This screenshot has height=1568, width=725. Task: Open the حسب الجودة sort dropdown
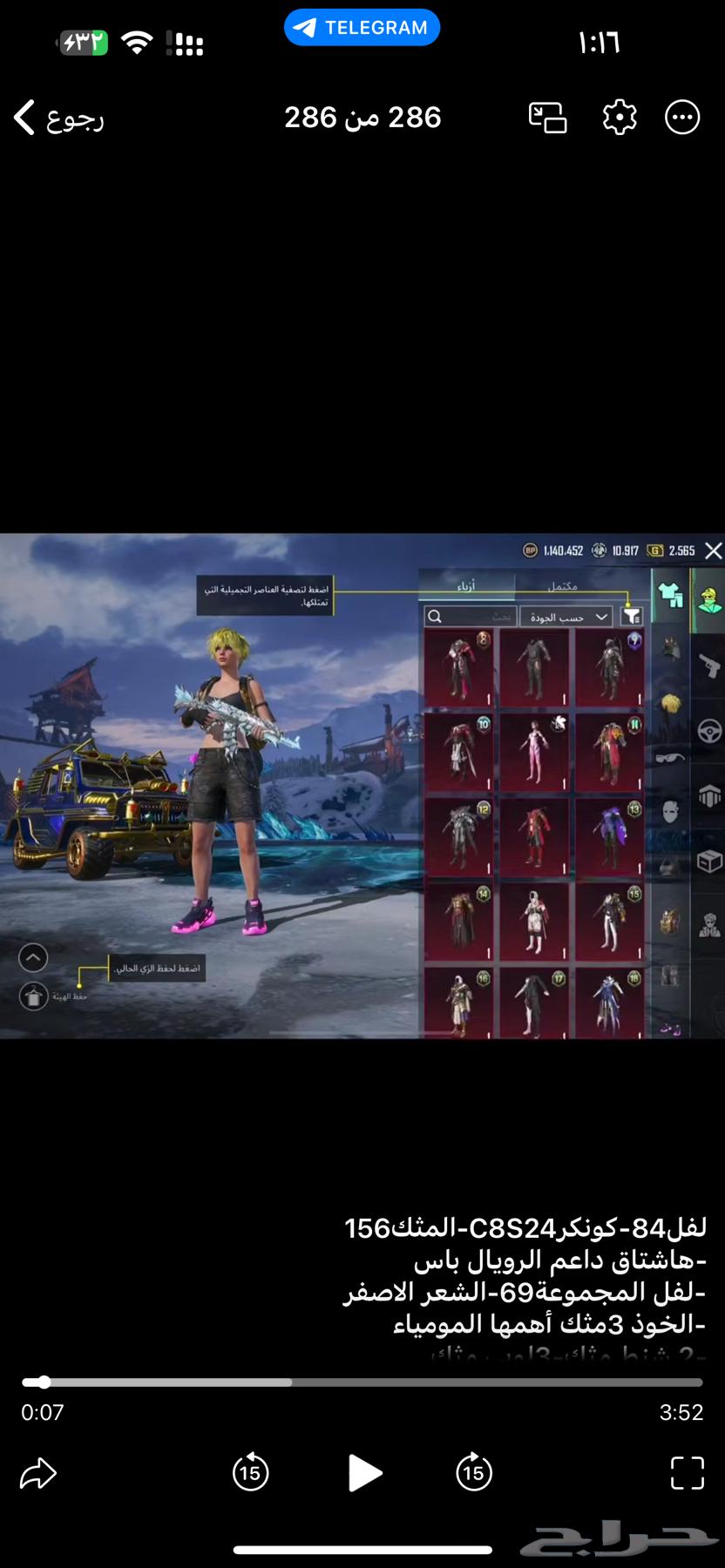coord(566,617)
